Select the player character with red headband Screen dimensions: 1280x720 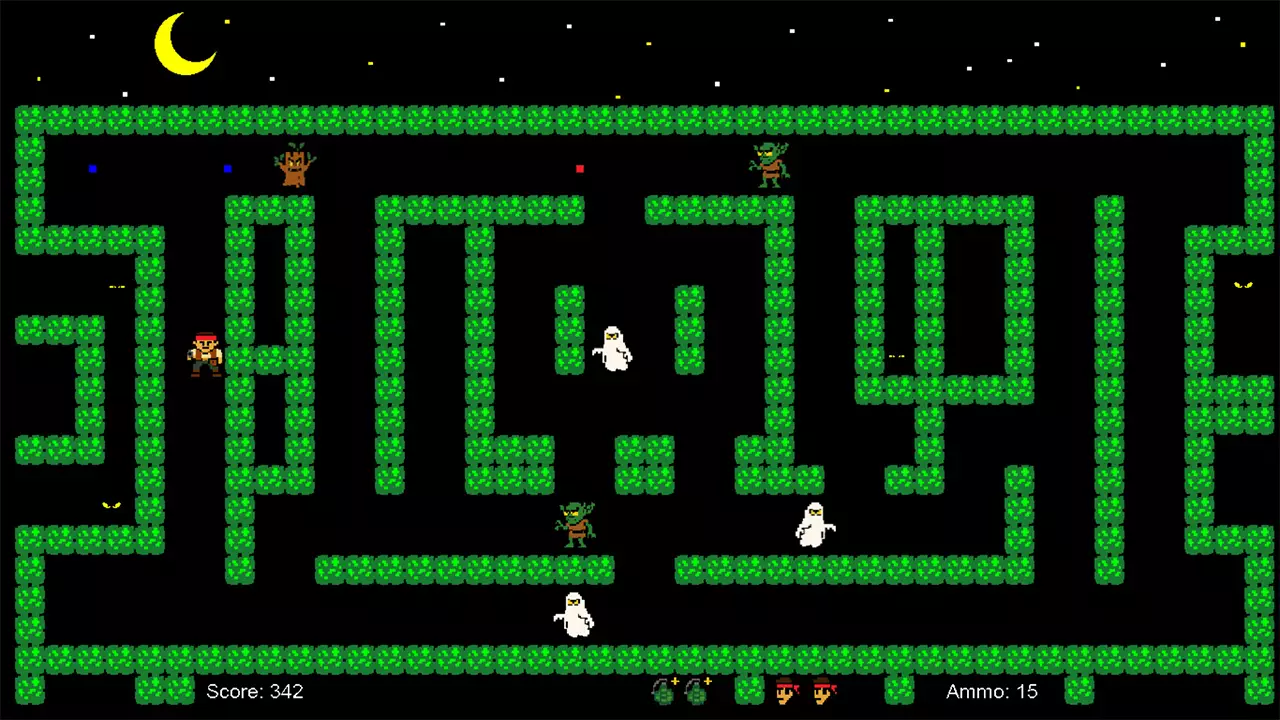point(203,355)
